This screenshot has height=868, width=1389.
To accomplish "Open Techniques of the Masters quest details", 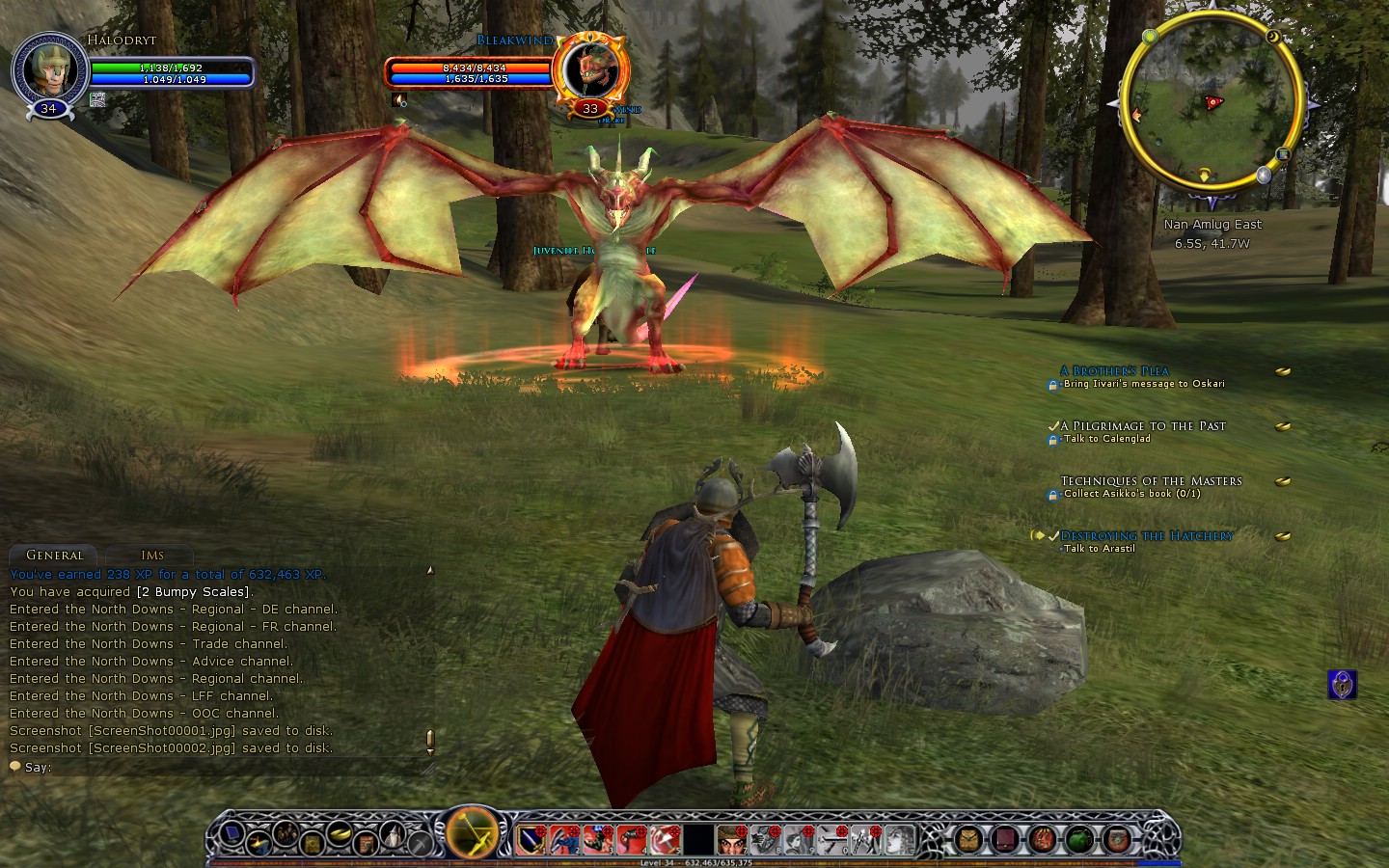I will 1152,480.
